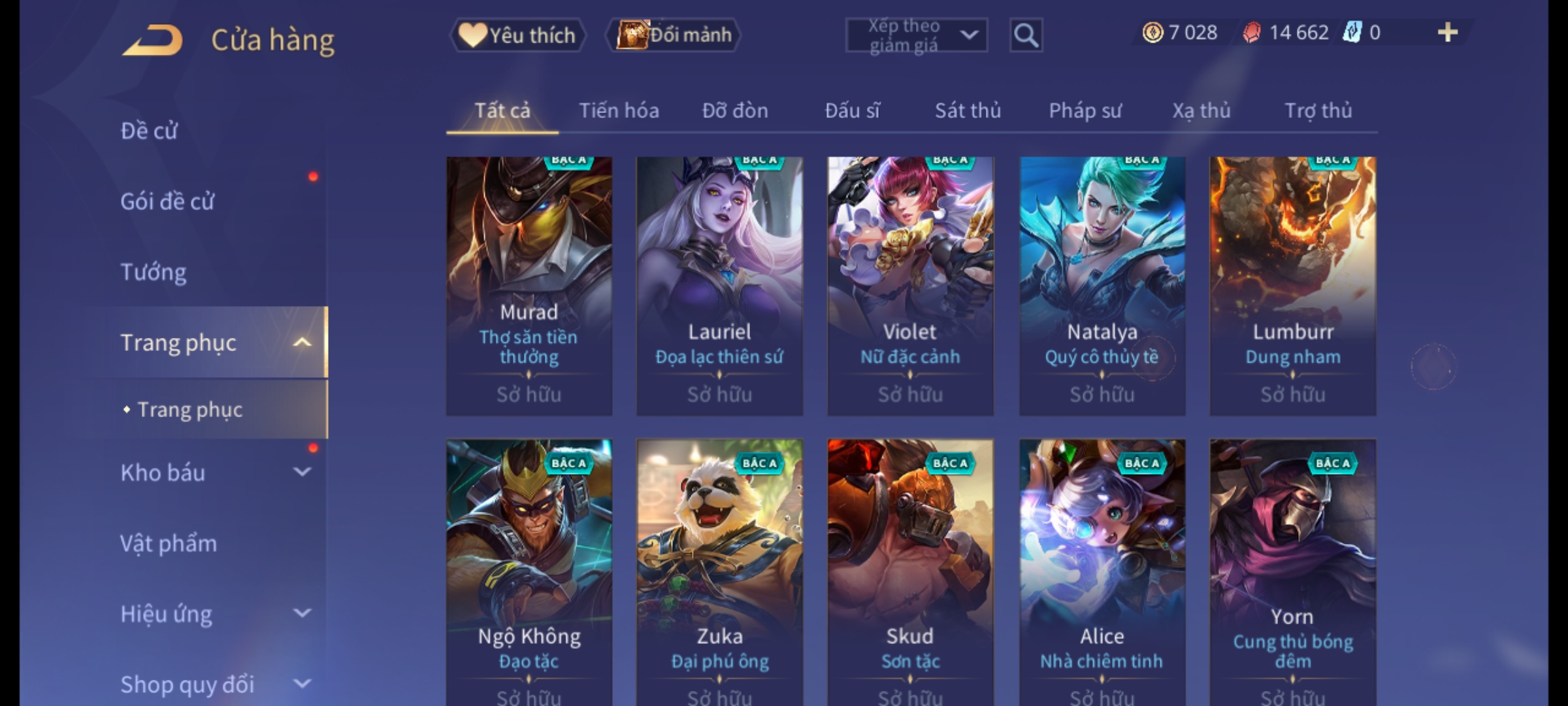Viewport: 1568px width, 706px height.
Task: Open the Đổi mảnh exchange
Action: (674, 35)
